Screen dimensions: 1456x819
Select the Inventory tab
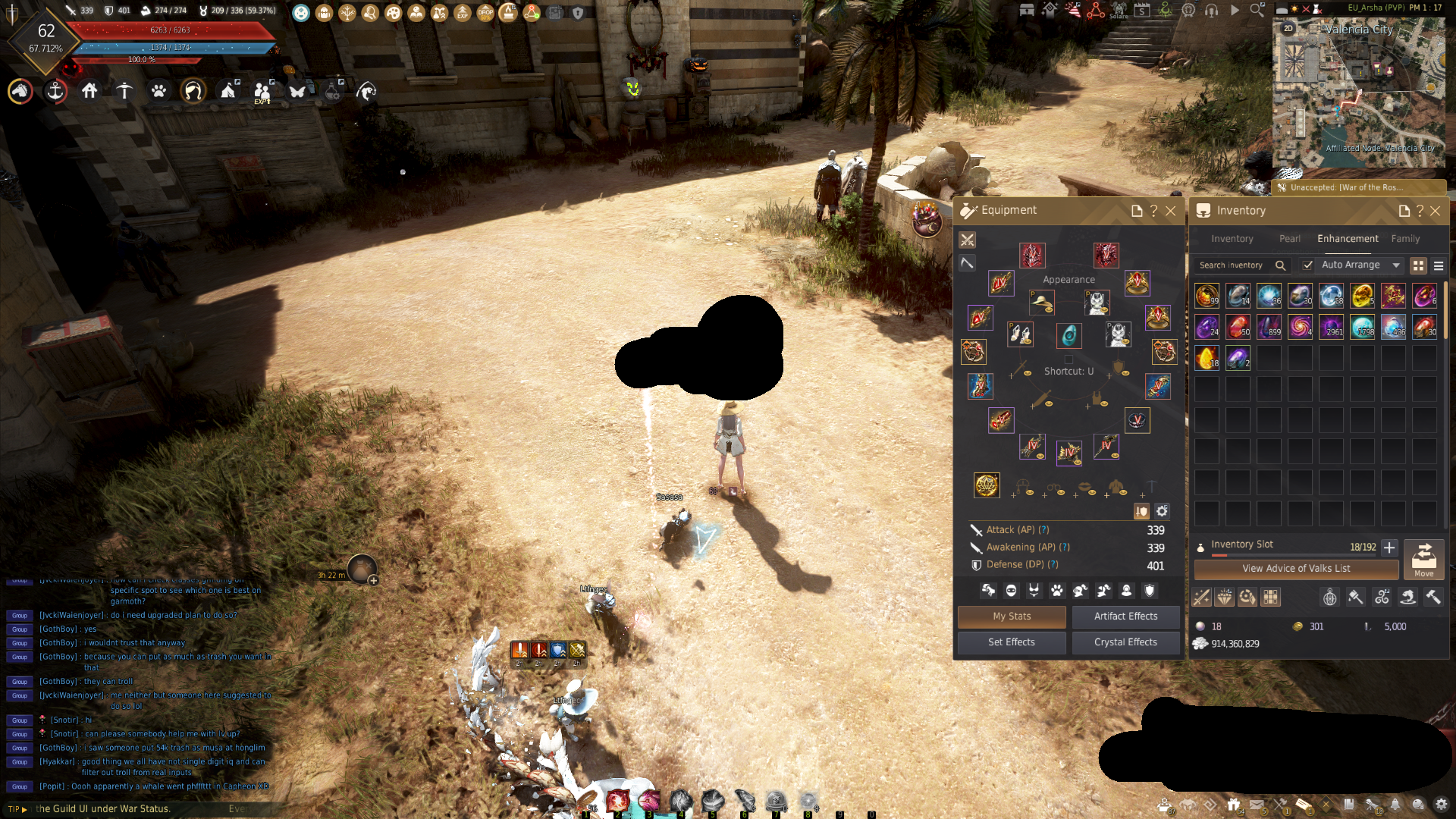click(1232, 239)
